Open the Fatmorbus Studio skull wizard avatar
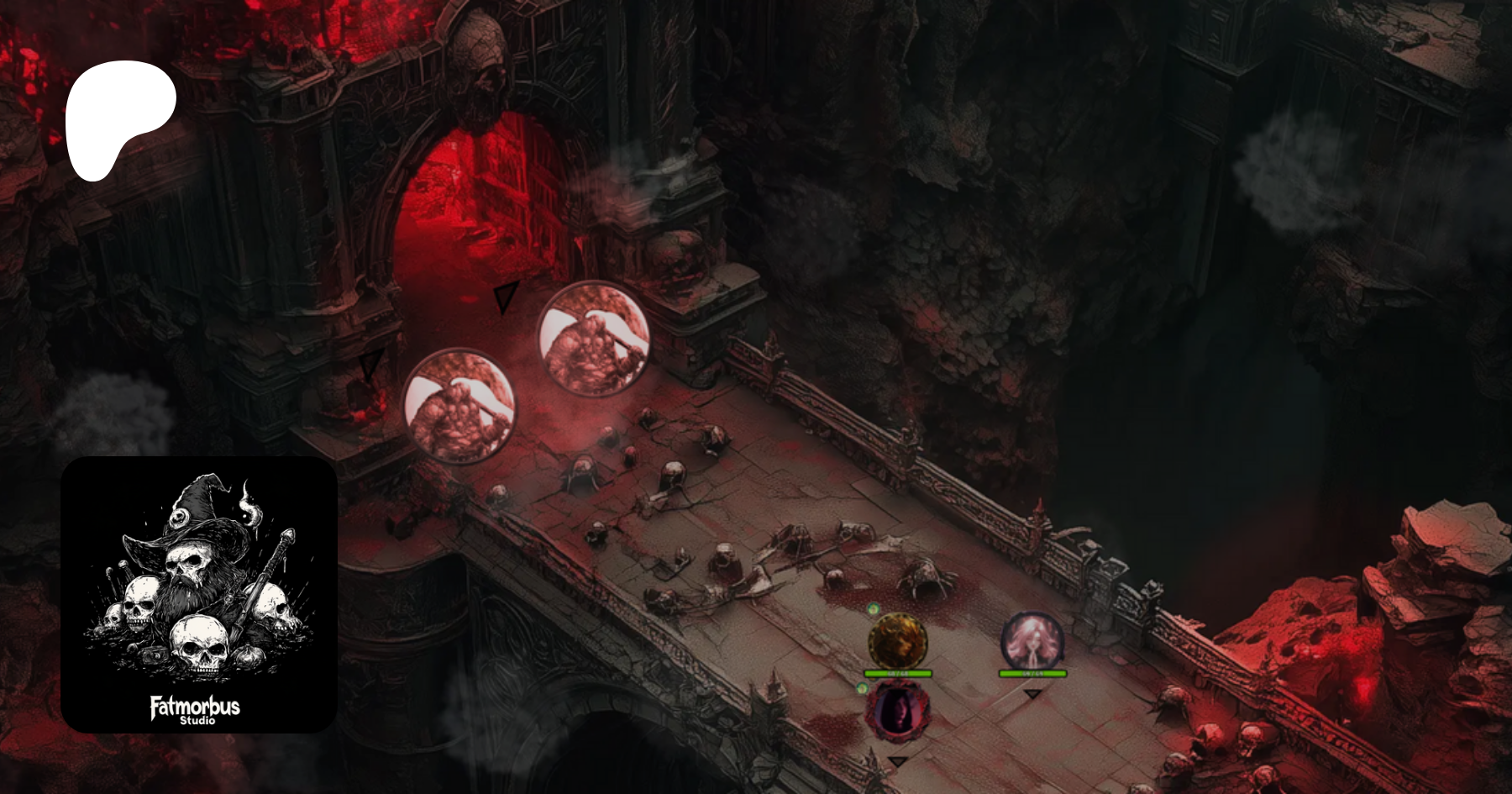 [x=199, y=594]
